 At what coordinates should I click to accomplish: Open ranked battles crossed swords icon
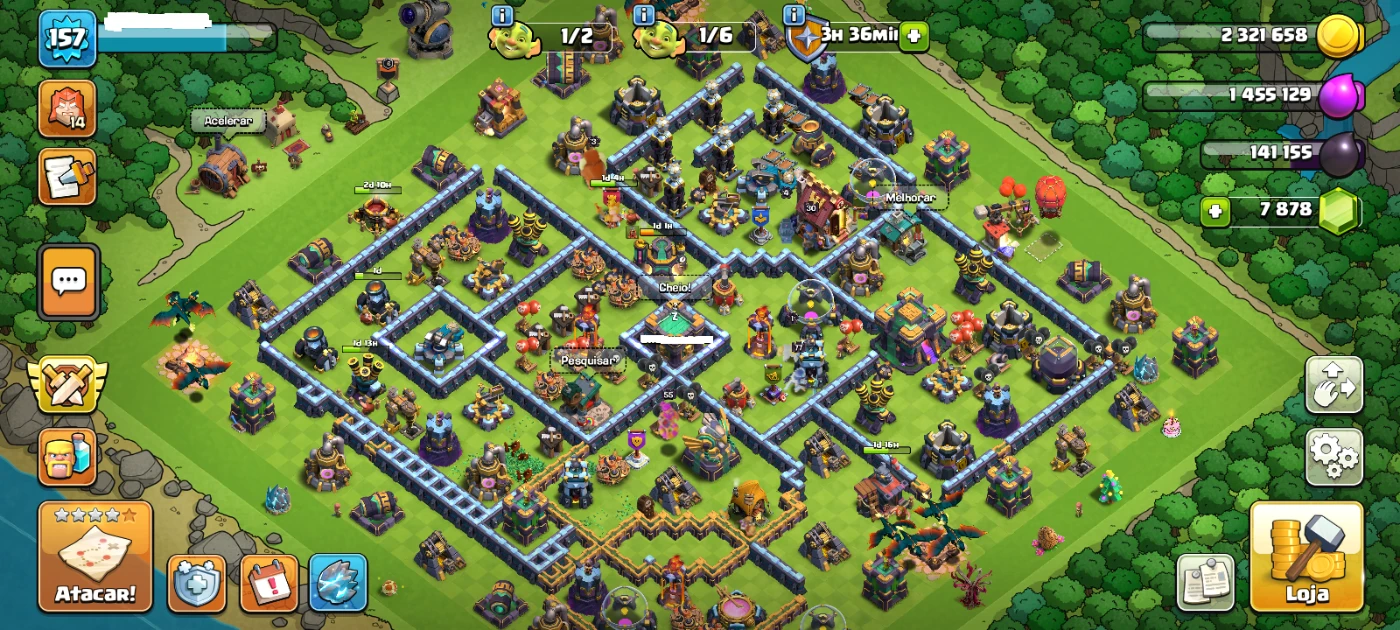67,385
